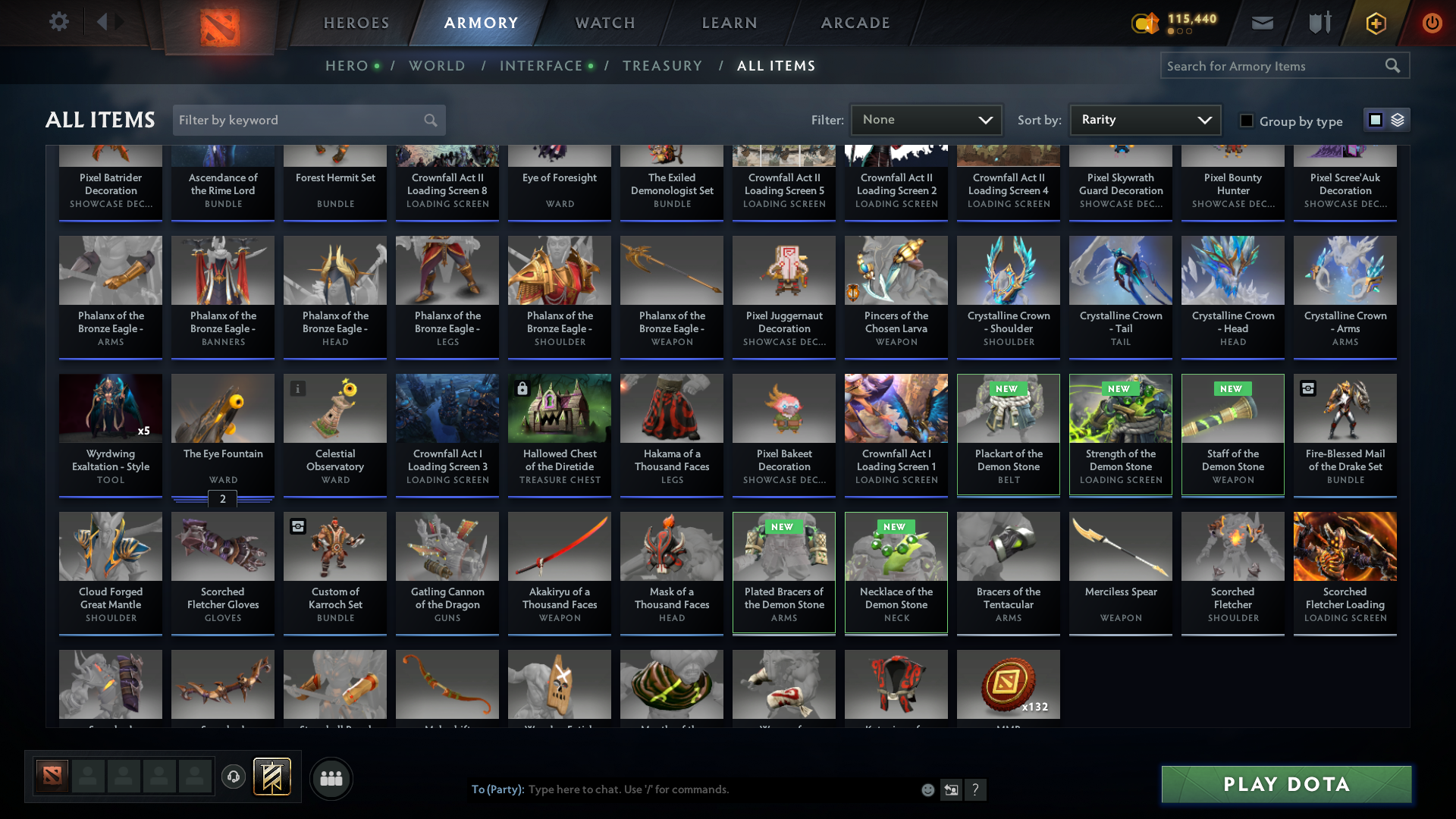
Task: Enable the Group by type checkbox
Action: coord(1247,121)
